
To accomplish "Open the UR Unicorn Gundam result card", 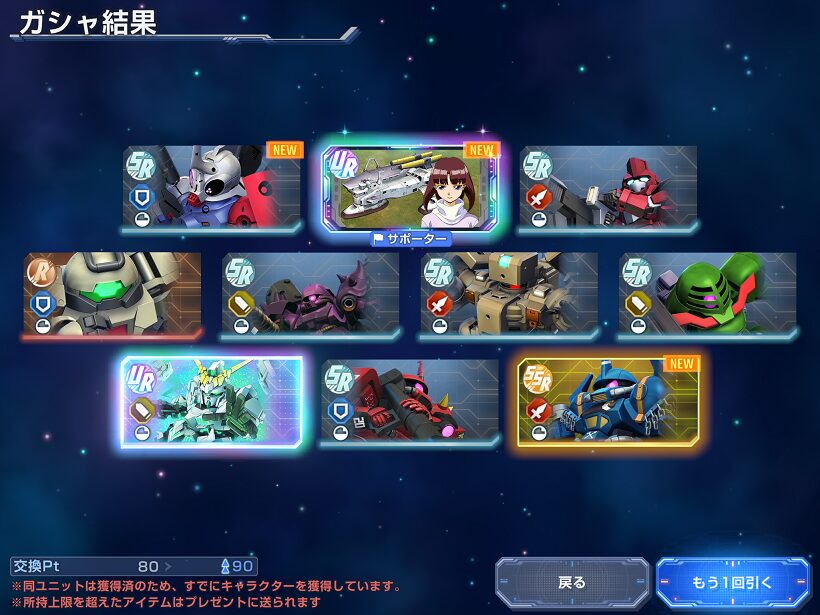I will coord(212,402).
